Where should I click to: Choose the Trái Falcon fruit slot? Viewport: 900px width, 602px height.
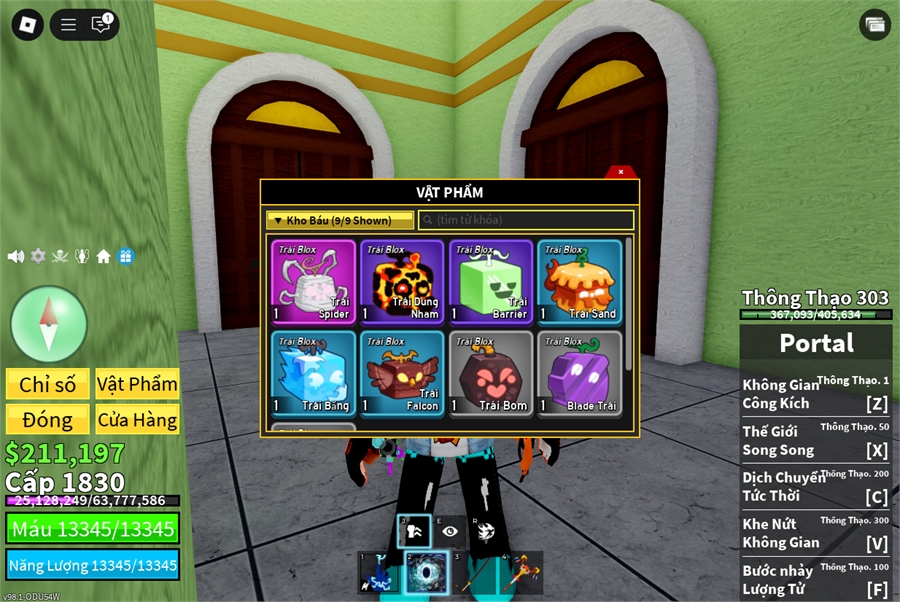(x=402, y=373)
